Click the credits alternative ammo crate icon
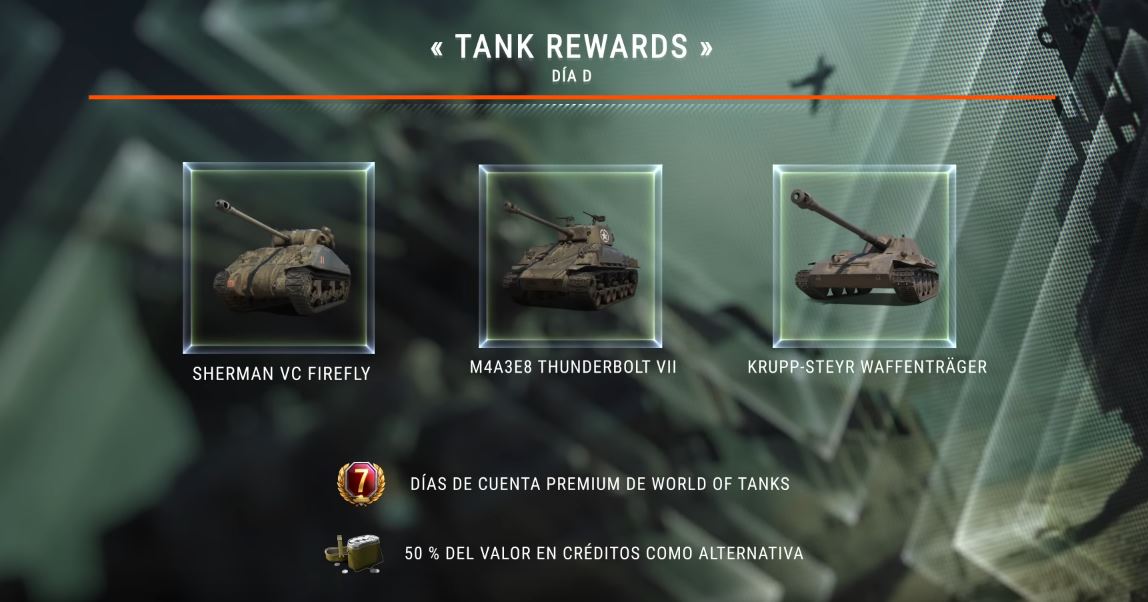1148x602 pixels. pos(353,553)
